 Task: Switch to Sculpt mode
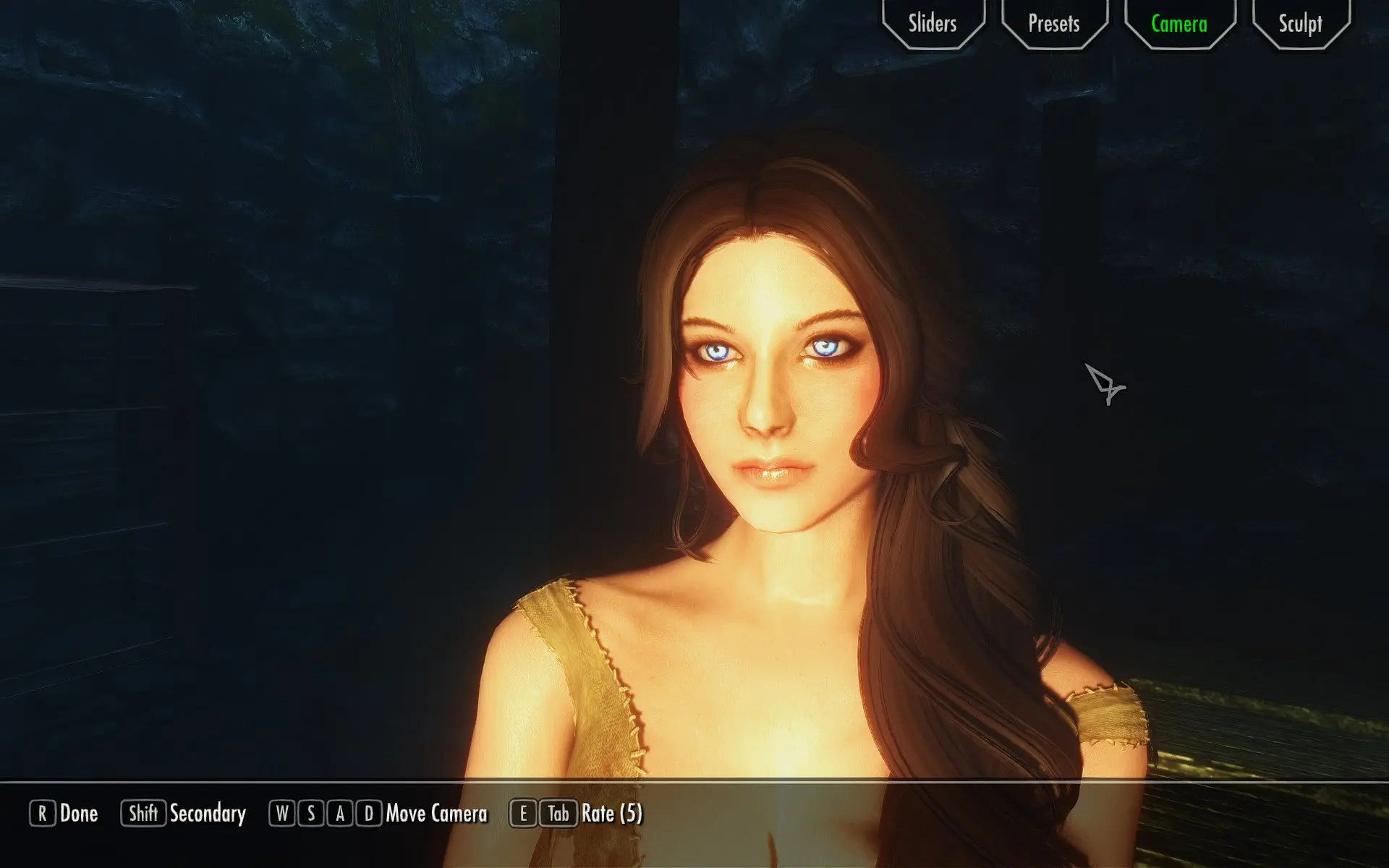(x=1300, y=24)
